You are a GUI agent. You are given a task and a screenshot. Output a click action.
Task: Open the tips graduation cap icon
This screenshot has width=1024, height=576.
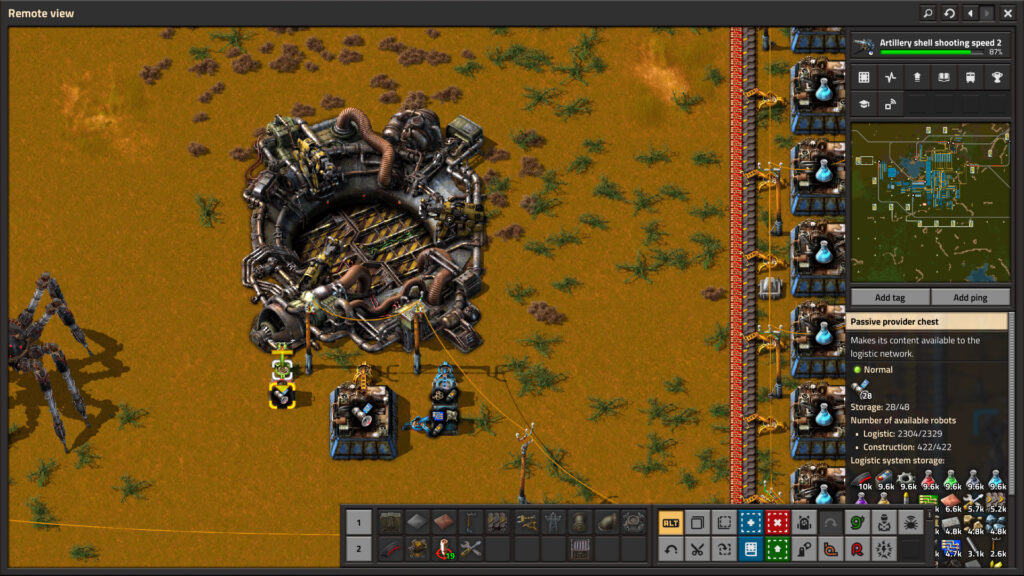pos(863,103)
